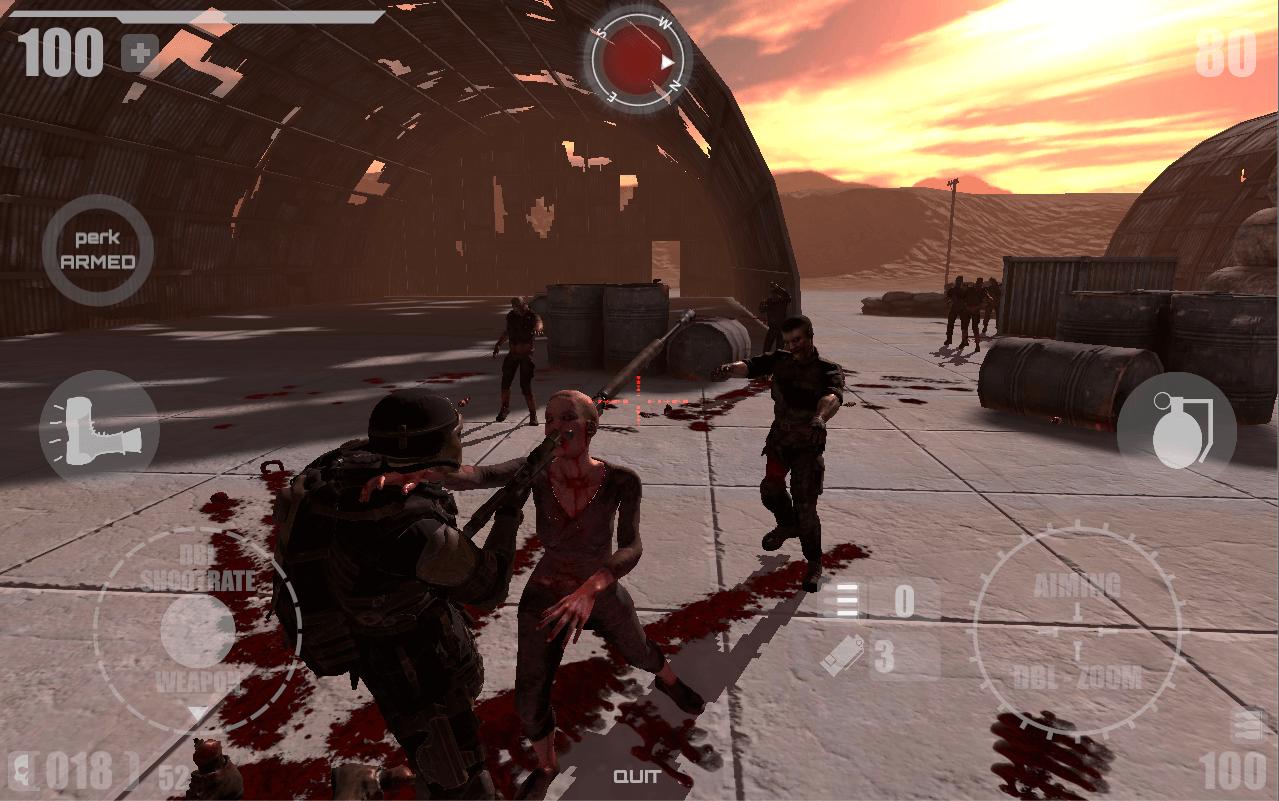Click the red compass radar
This screenshot has height=801, width=1279.
tap(640, 59)
